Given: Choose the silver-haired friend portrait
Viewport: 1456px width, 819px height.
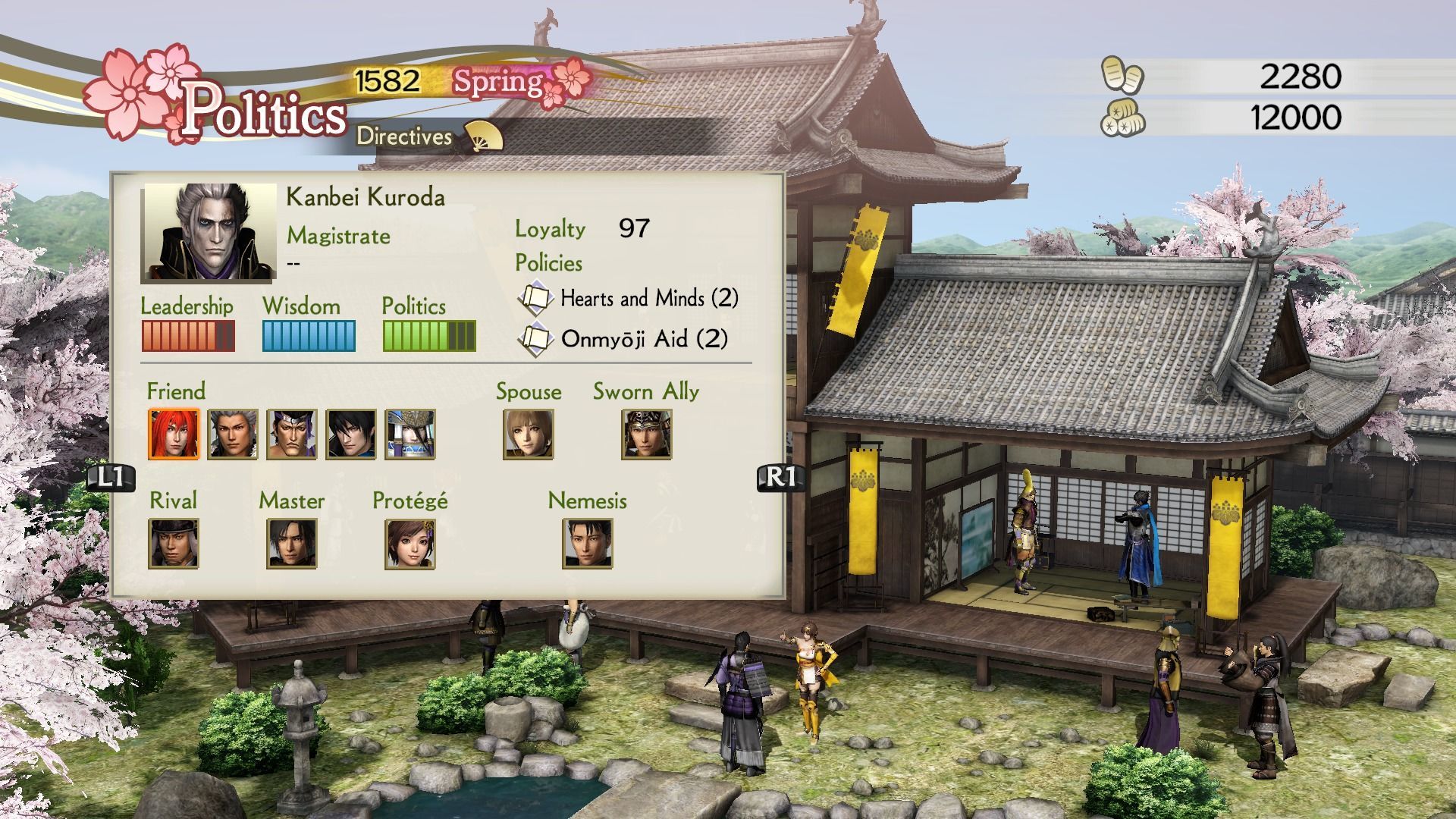Looking at the screenshot, I should click(233, 434).
